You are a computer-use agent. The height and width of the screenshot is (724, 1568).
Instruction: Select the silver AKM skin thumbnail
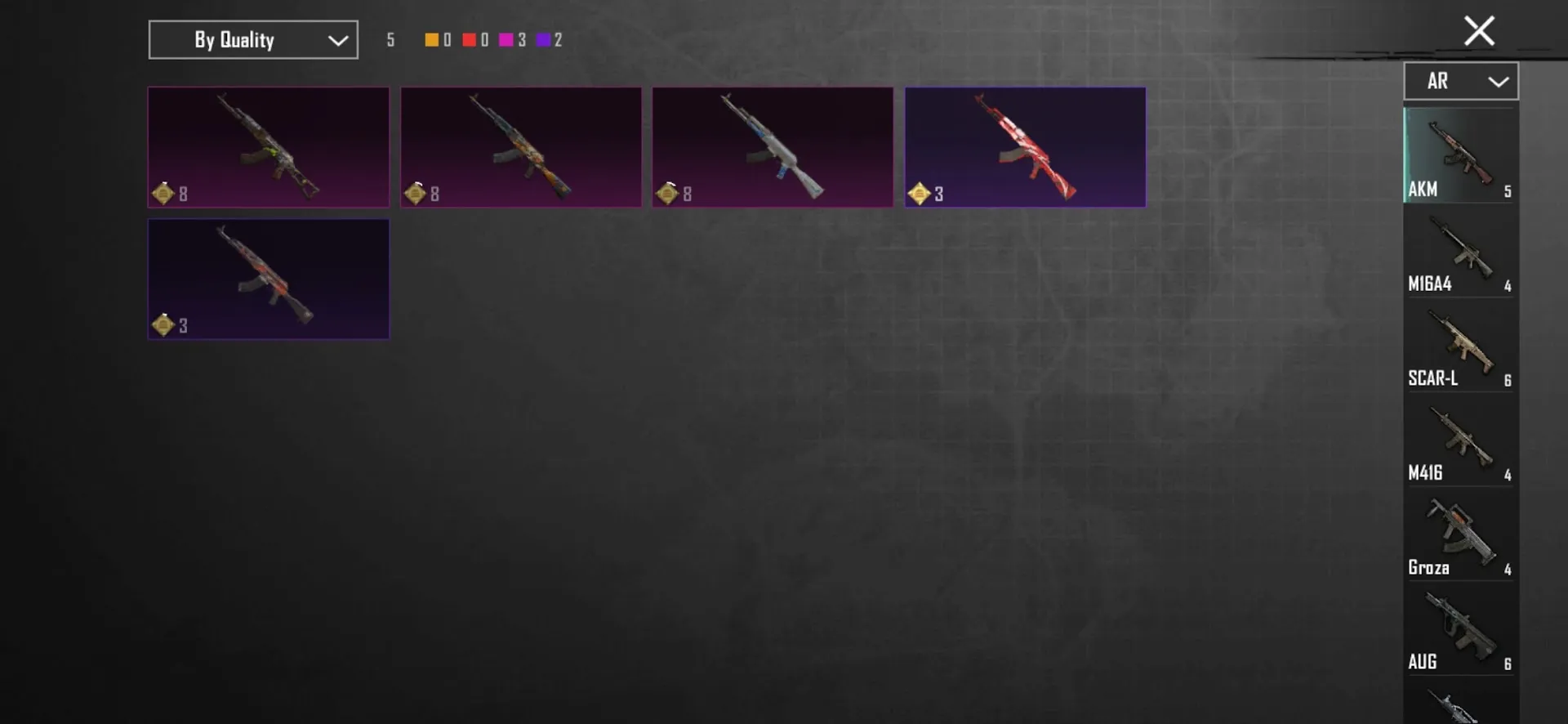point(773,147)
